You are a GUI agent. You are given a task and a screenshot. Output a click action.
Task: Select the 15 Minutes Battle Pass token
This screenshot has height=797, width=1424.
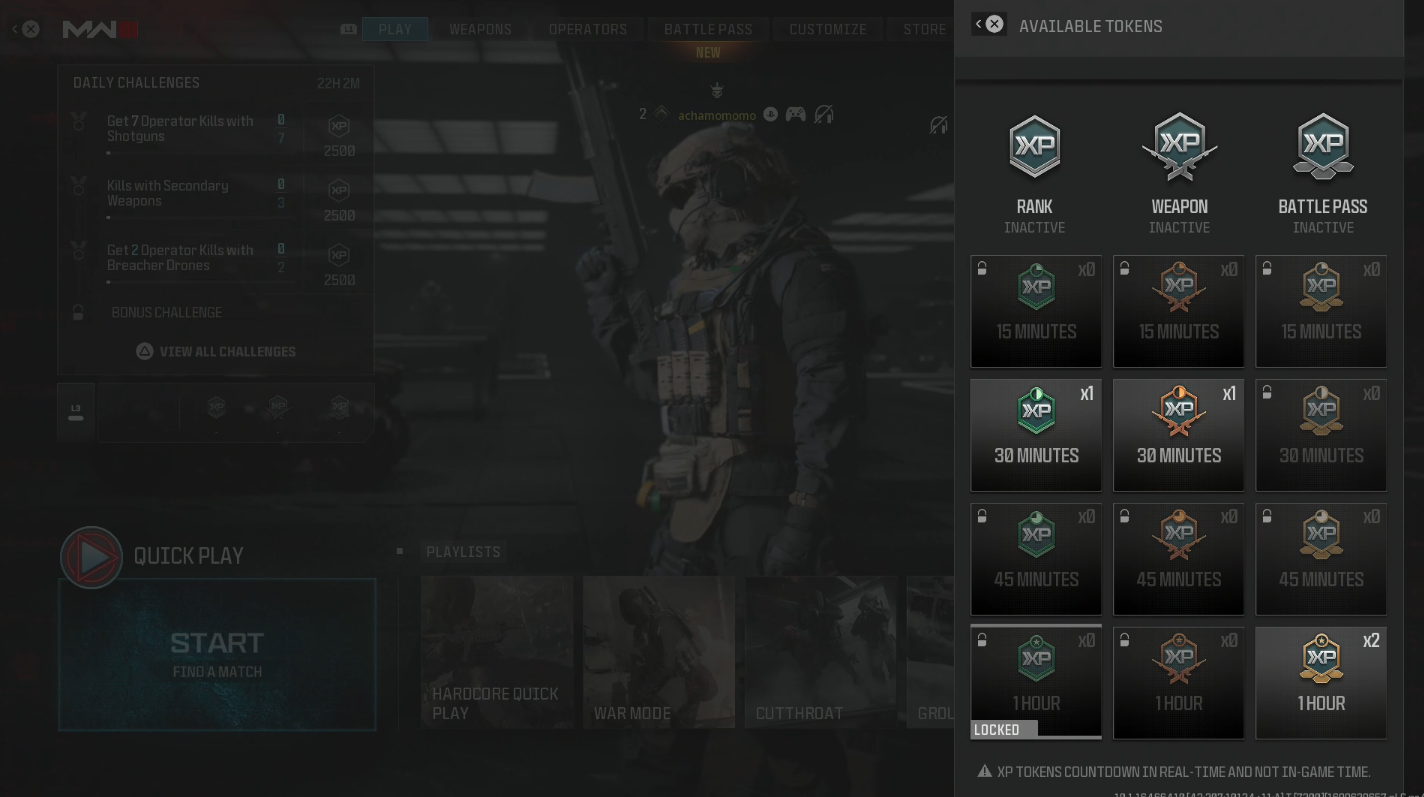click(x=1321, y=311)
